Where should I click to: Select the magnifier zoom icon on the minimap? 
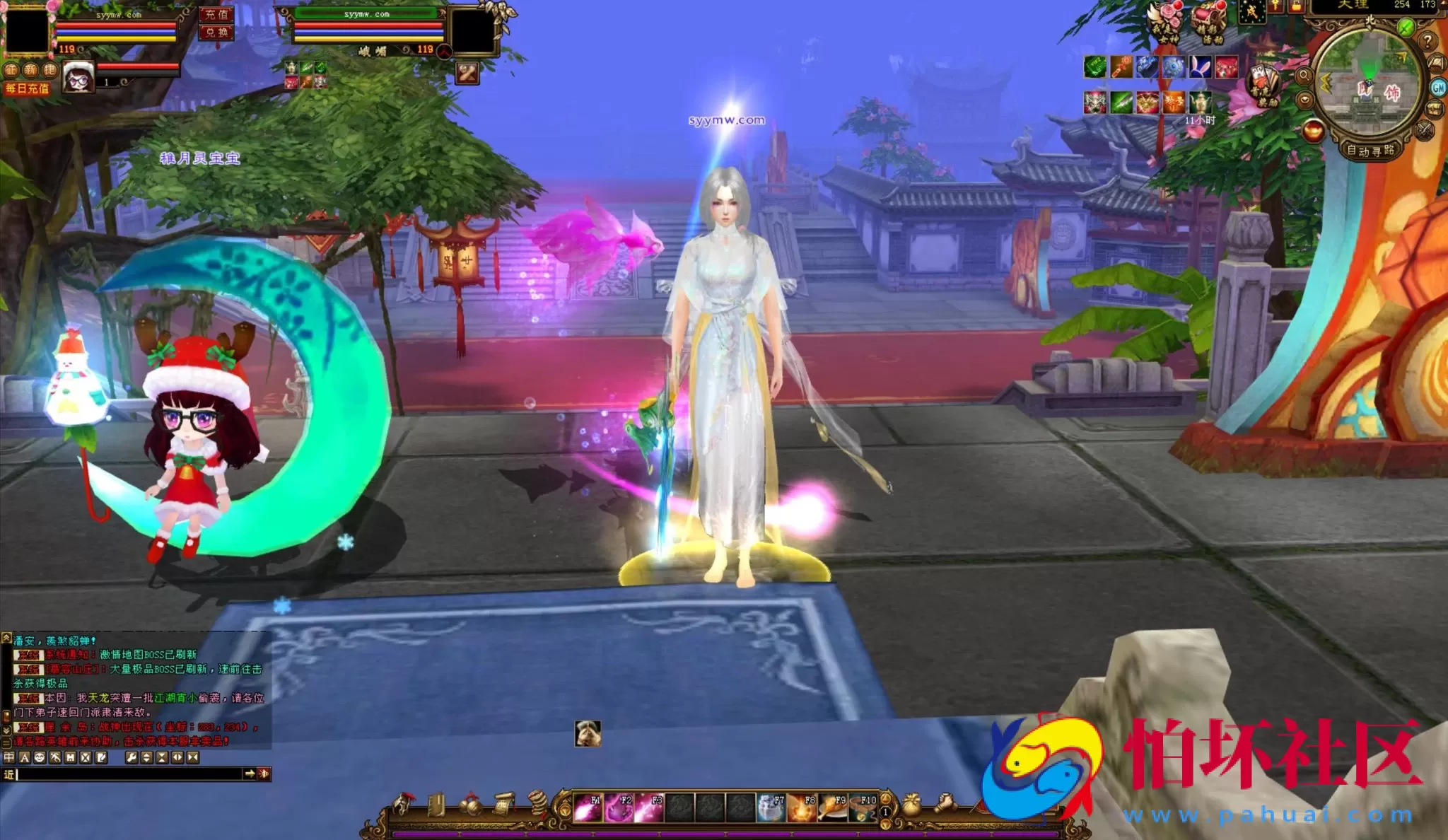click(x=1303, y=74)
